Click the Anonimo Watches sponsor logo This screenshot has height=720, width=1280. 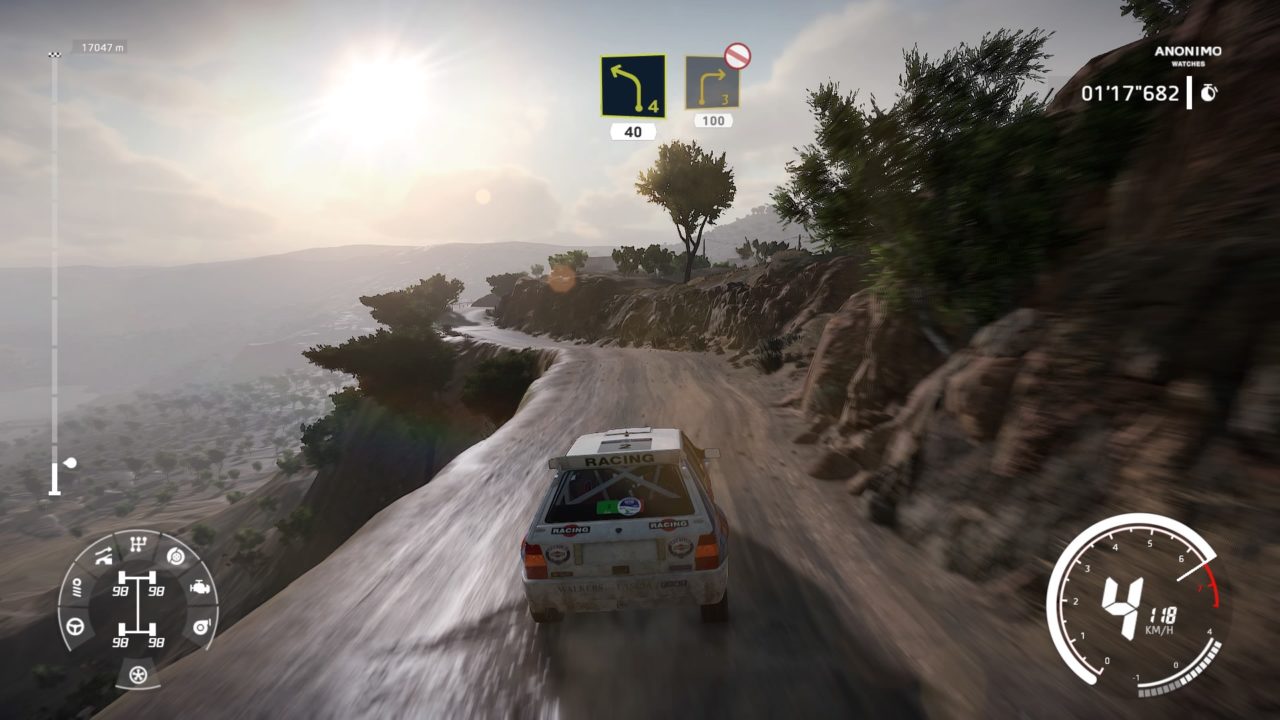click(x=1188, y=55)
